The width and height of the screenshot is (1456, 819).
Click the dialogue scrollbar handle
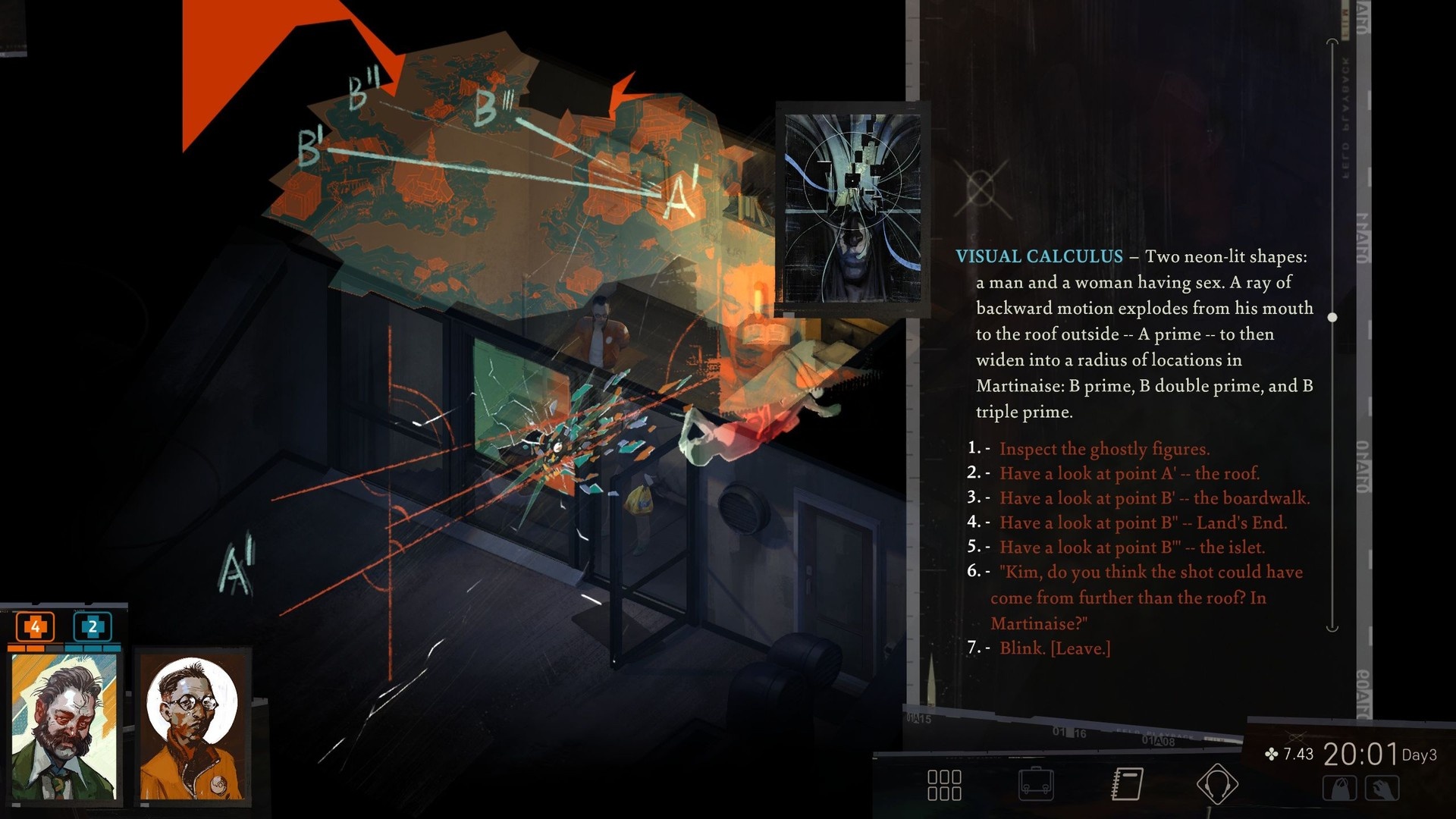click(x=1332, y=318)
